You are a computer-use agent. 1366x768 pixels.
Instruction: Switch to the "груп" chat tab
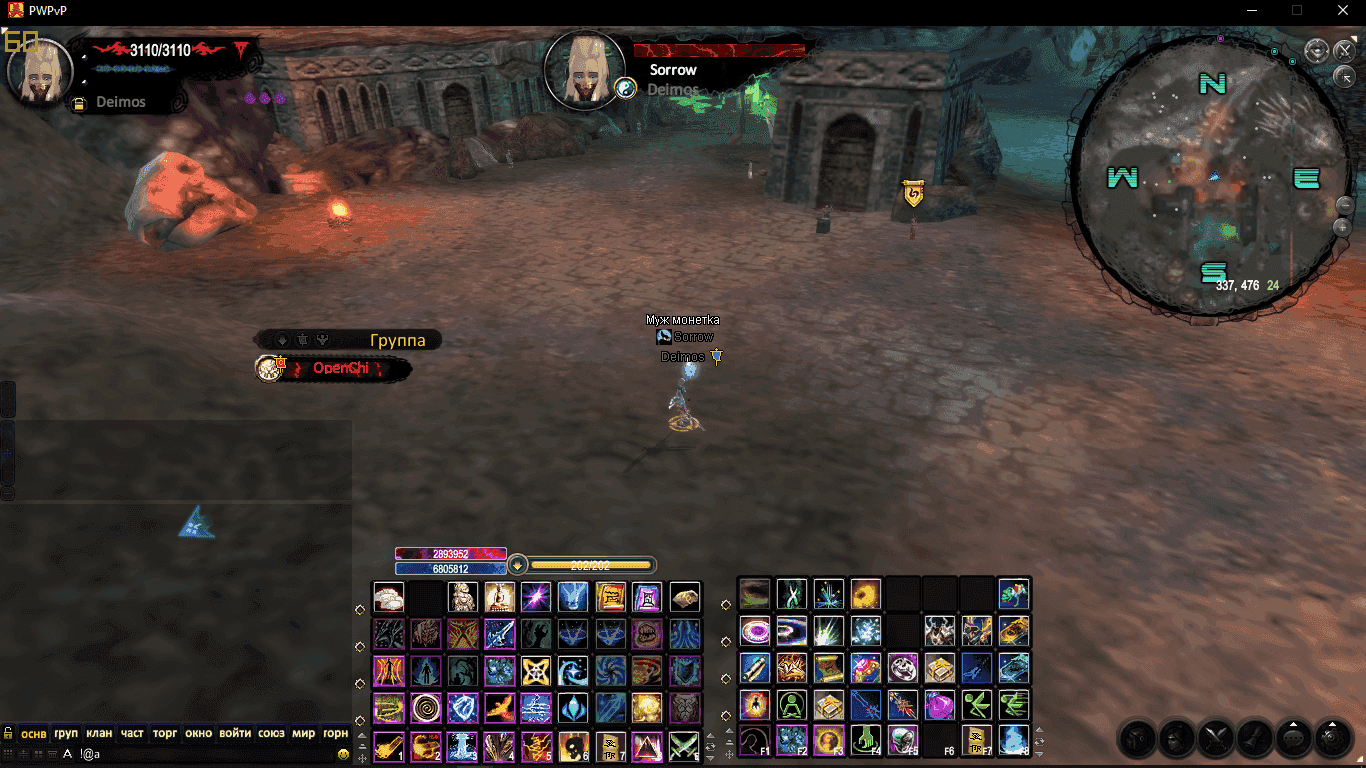[x=66, y=733]
